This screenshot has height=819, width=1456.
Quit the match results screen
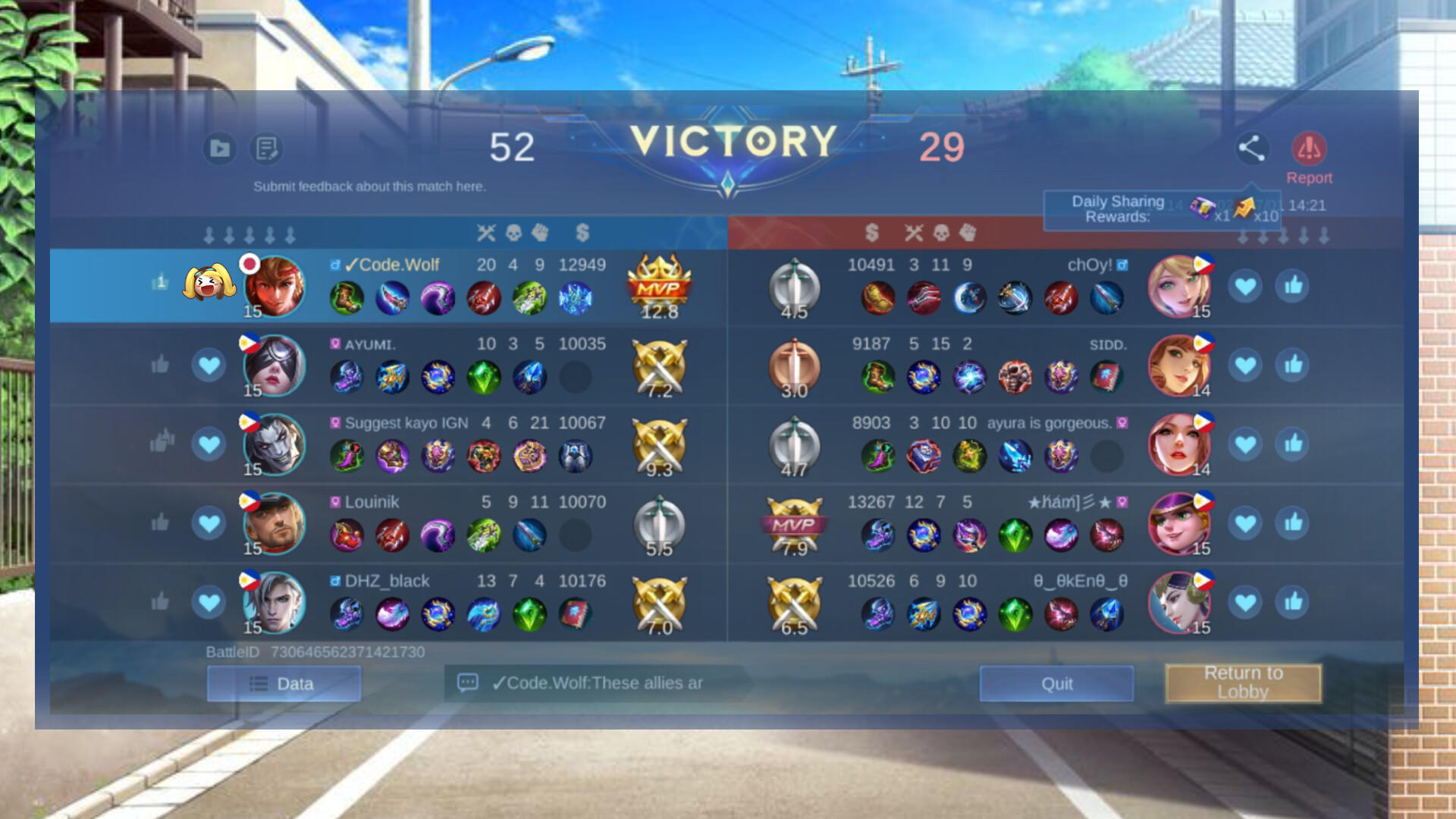(1056, 683)
